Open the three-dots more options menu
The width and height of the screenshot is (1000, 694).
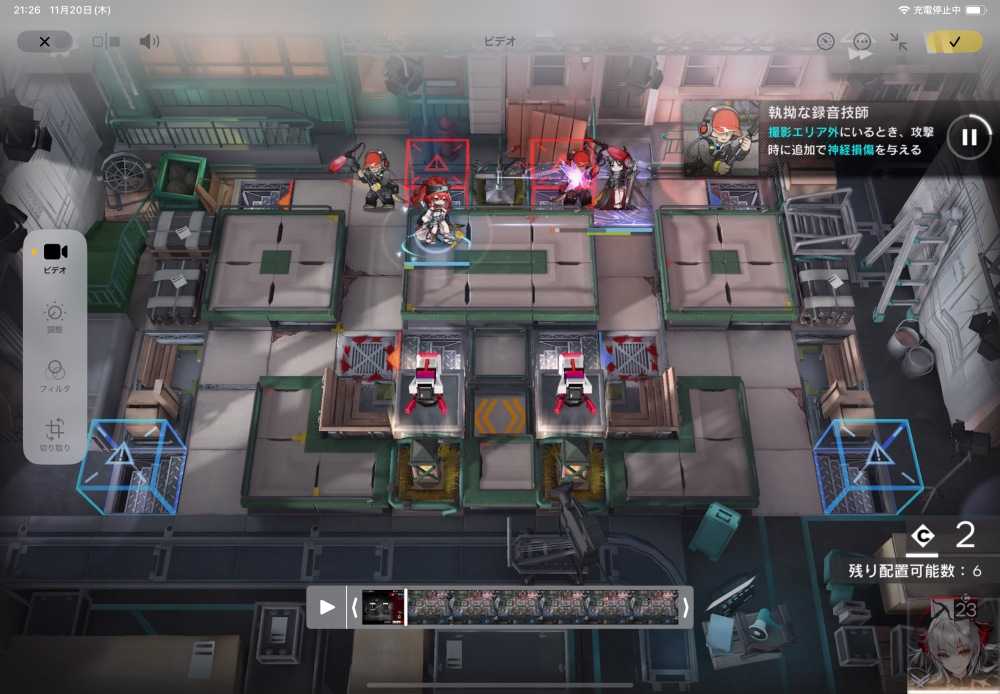point(862,42)
